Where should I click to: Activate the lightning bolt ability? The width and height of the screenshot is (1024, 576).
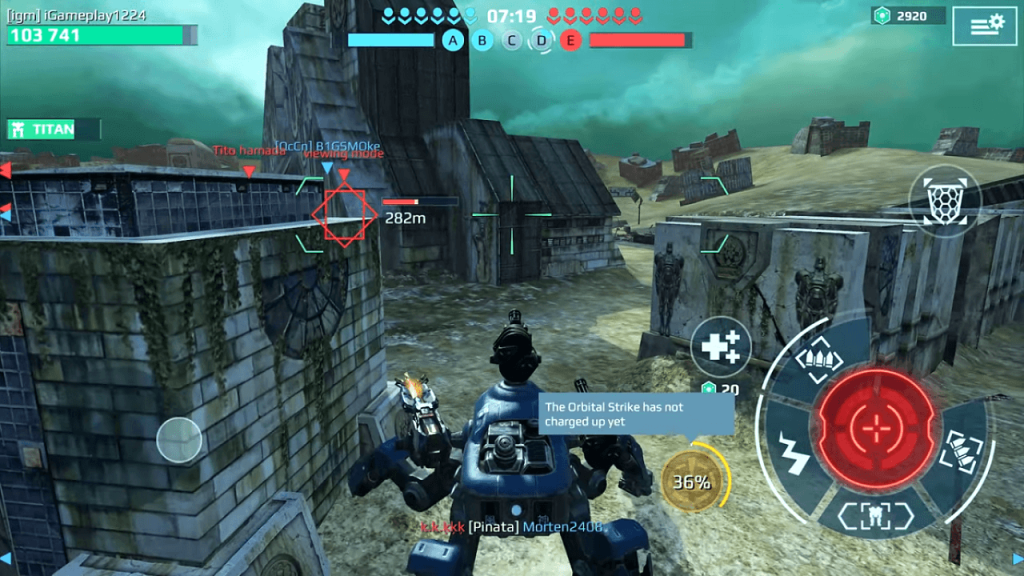[x=794, y=452]
